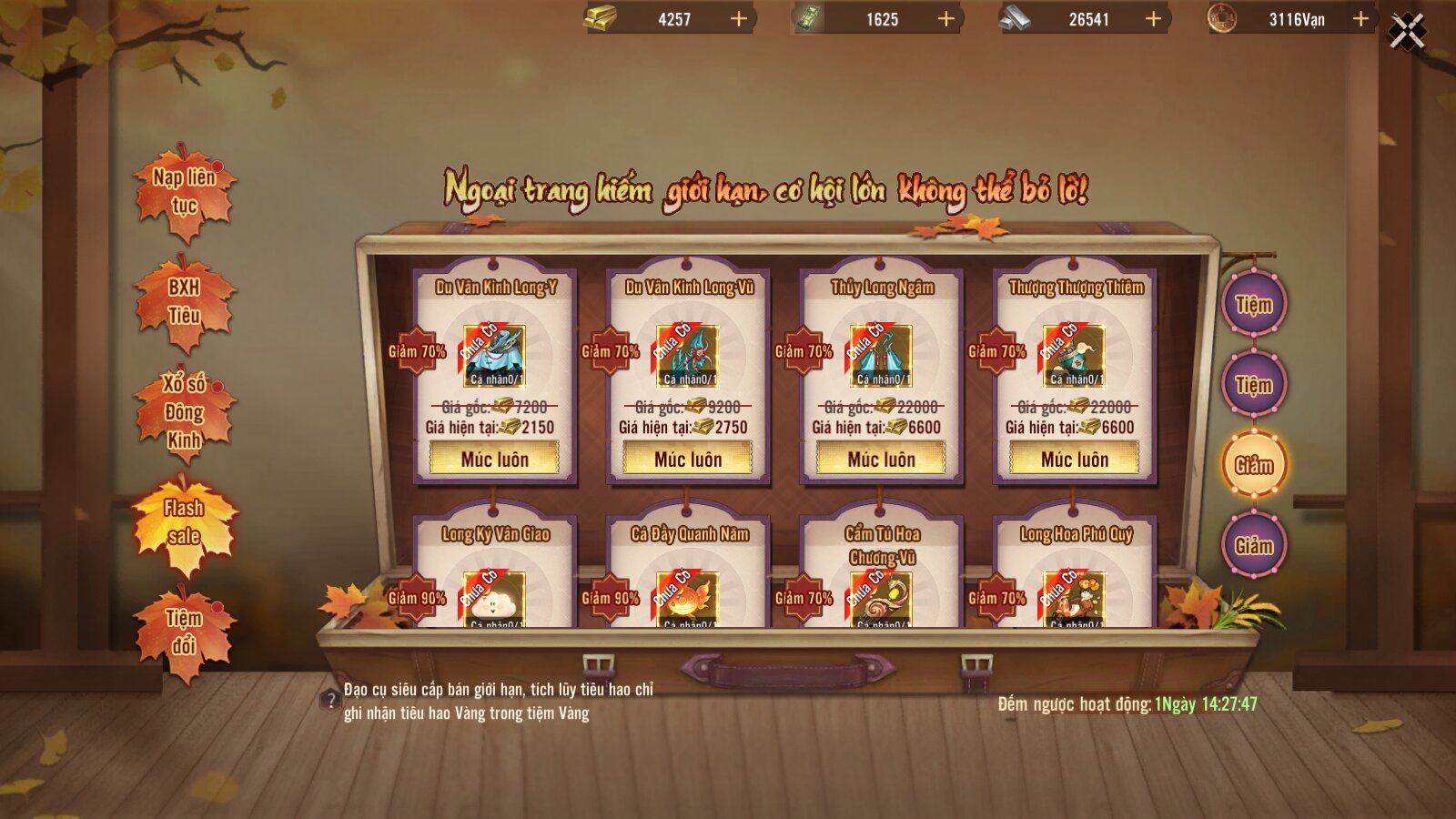
Task: Buy Thượng Thượng Thiêm with Múc luôn
Action: pos(1075,460)
